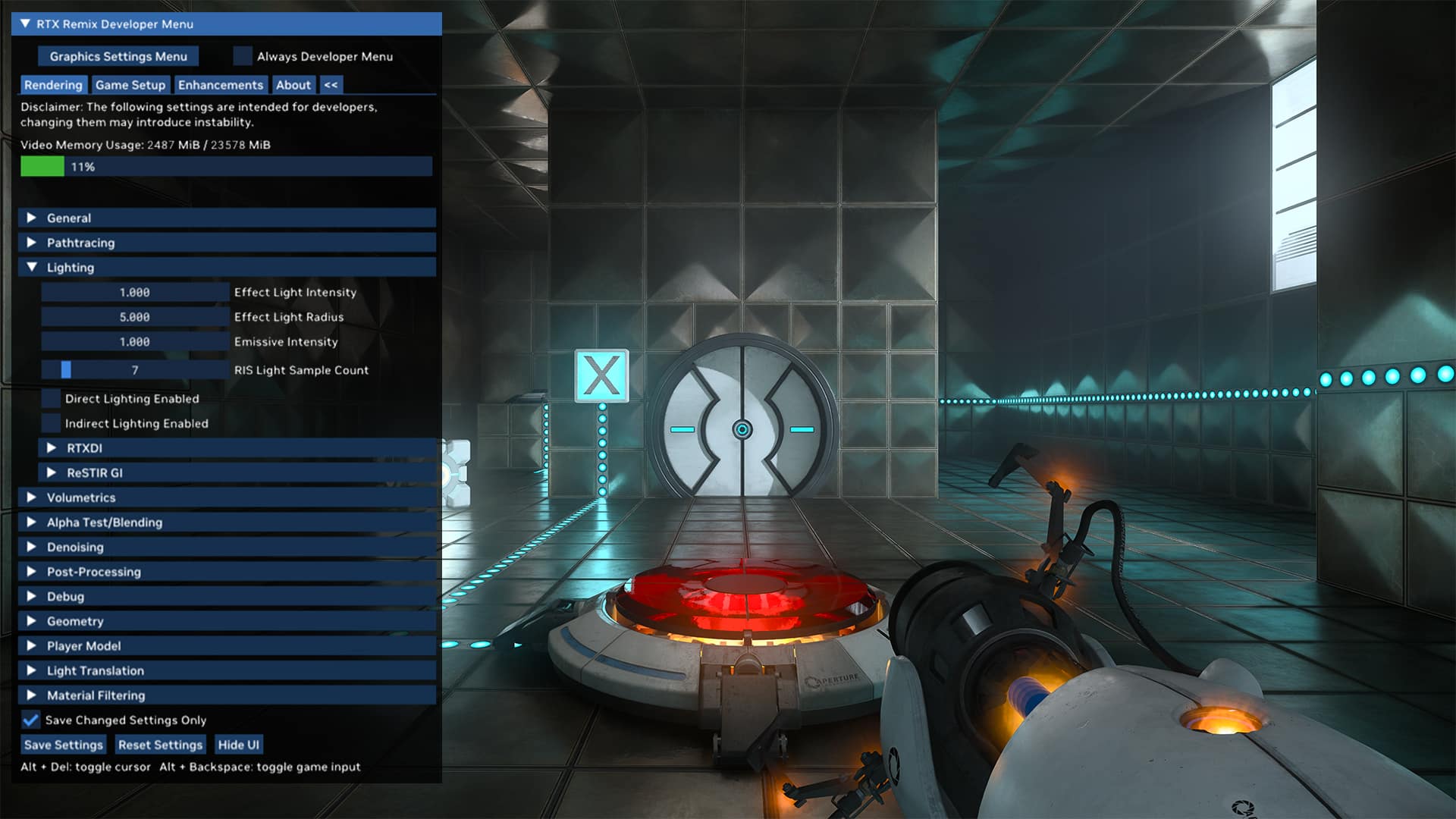Uncheck Save Changed Settings Only
The image size is (1456, 819).
[x=30, y=720]
